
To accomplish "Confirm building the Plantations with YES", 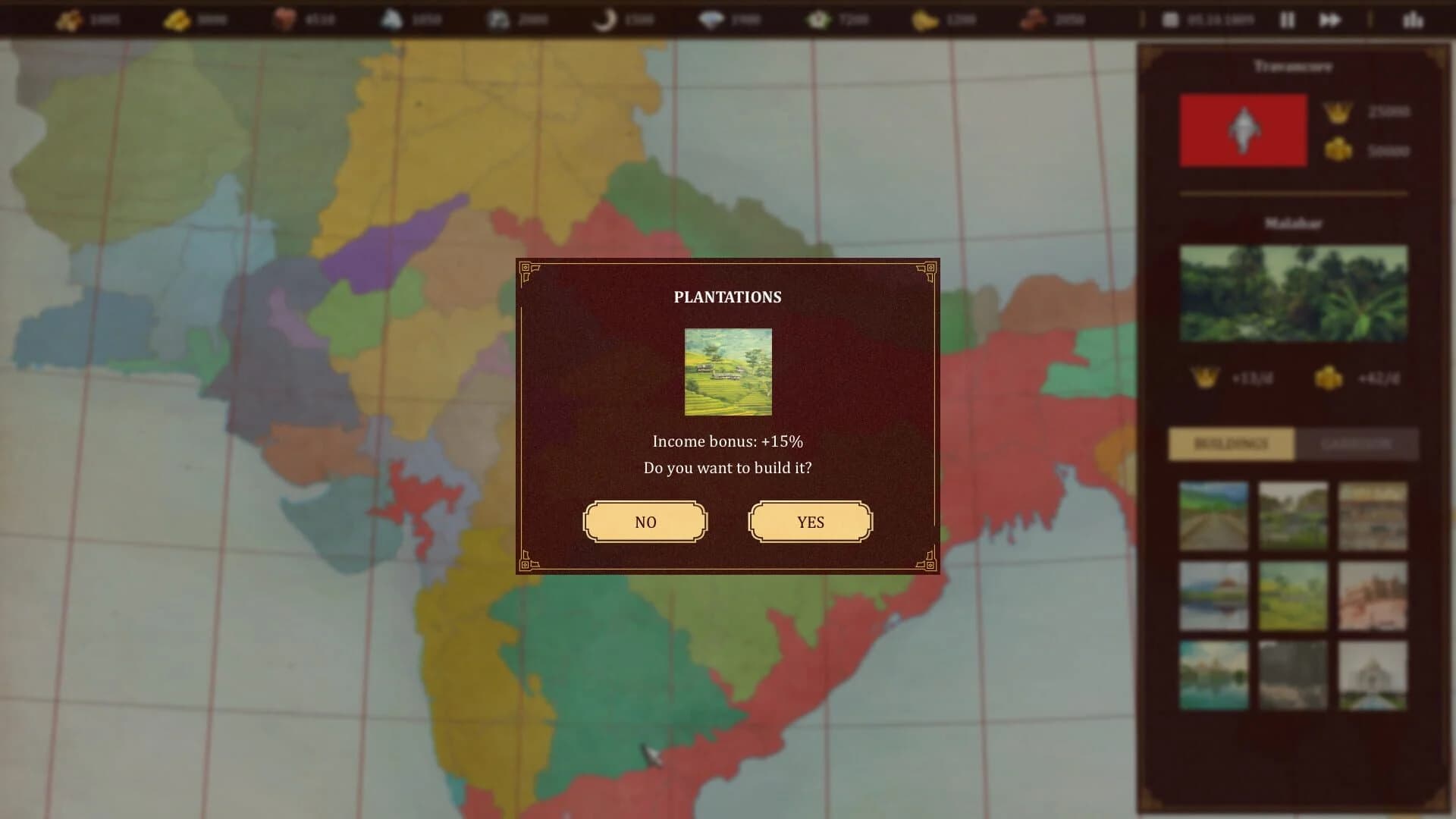I will coord(810,522).
